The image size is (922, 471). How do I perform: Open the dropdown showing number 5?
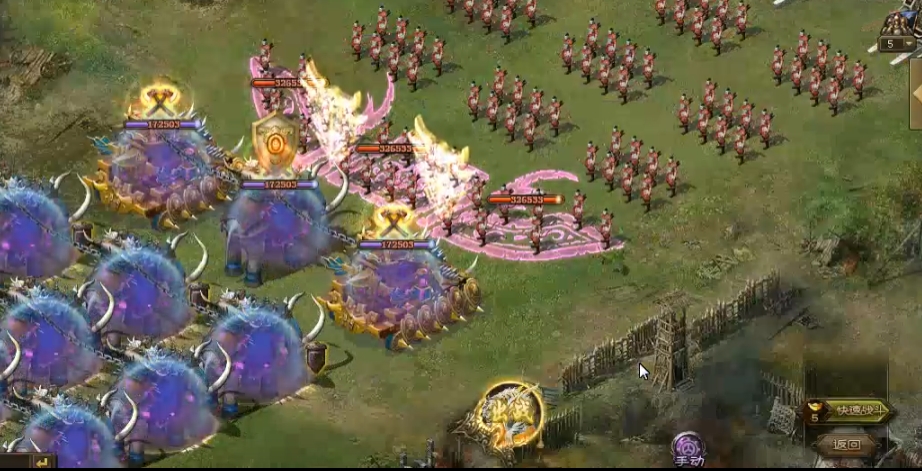[x=896, y=45]
